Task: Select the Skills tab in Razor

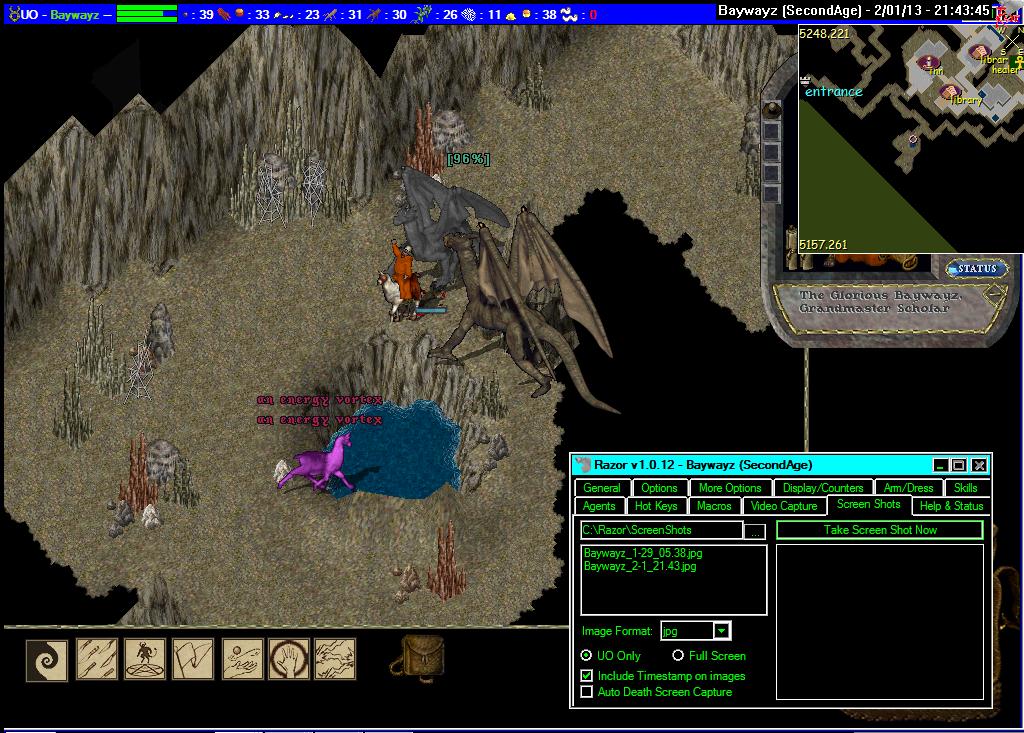Action: [965, 488]
